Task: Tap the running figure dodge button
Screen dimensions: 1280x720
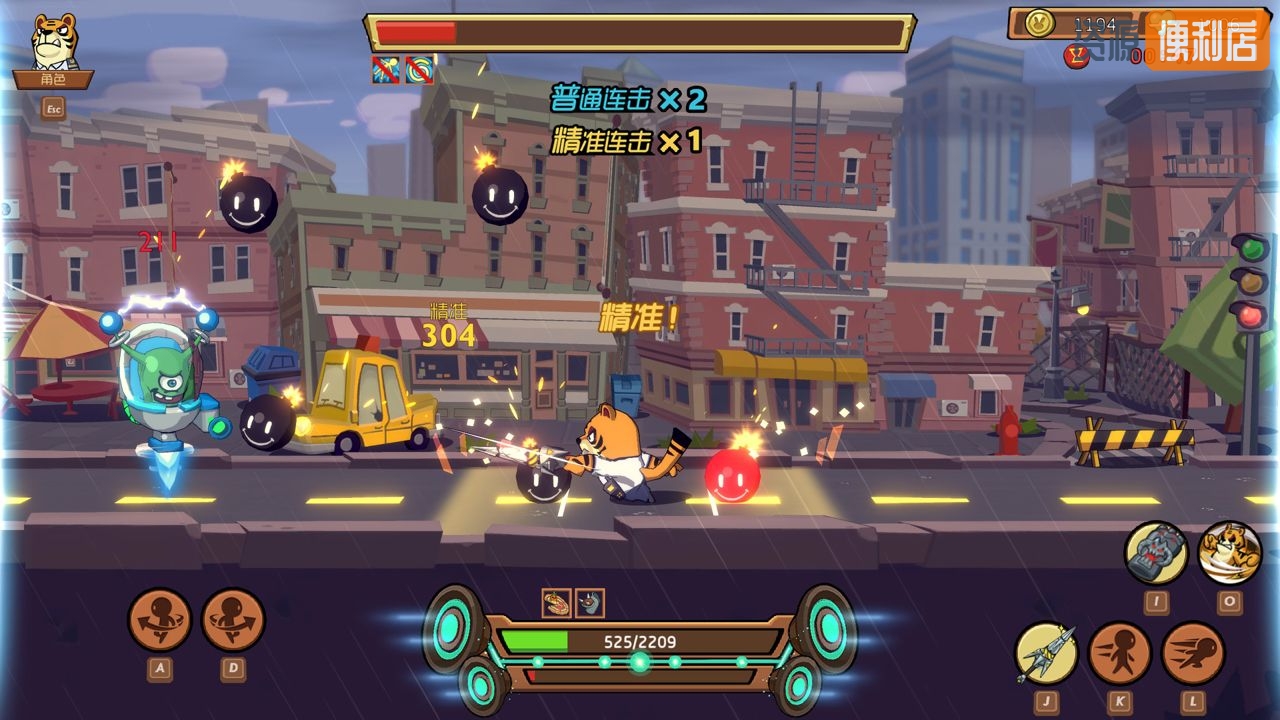Action: tap(1120, 653)
